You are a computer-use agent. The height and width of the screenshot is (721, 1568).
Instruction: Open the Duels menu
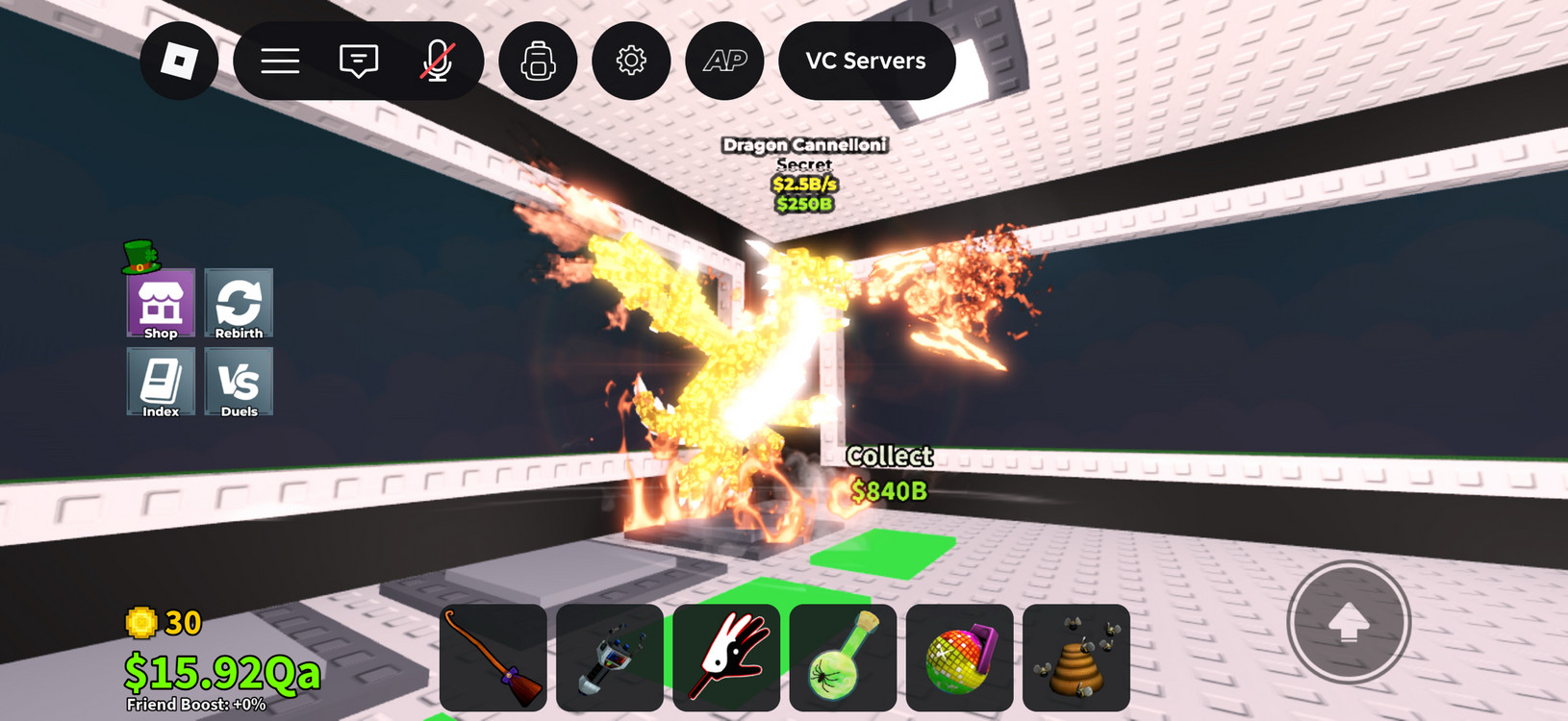click(x=239, y=382)
